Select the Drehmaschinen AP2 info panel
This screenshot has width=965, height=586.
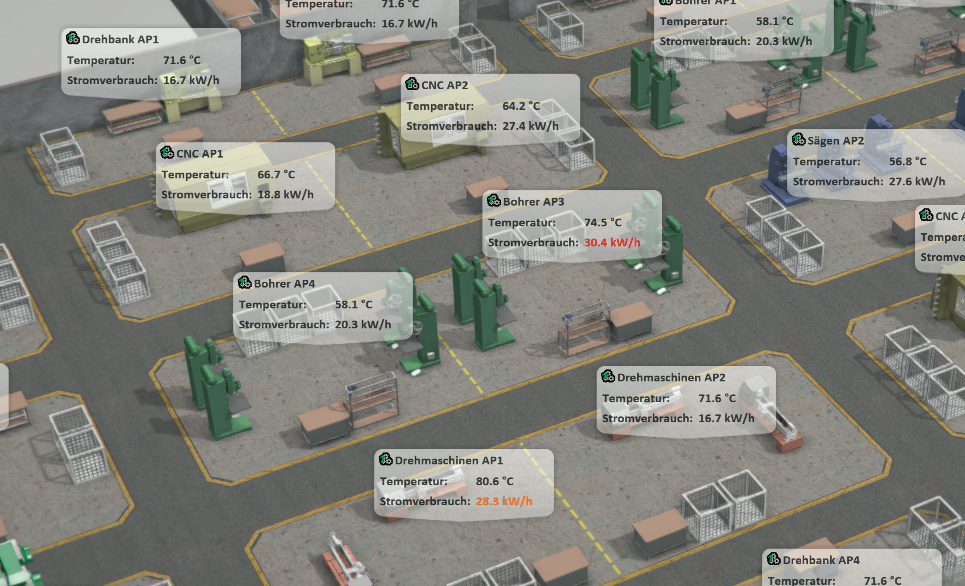click(x=685, y=399)
